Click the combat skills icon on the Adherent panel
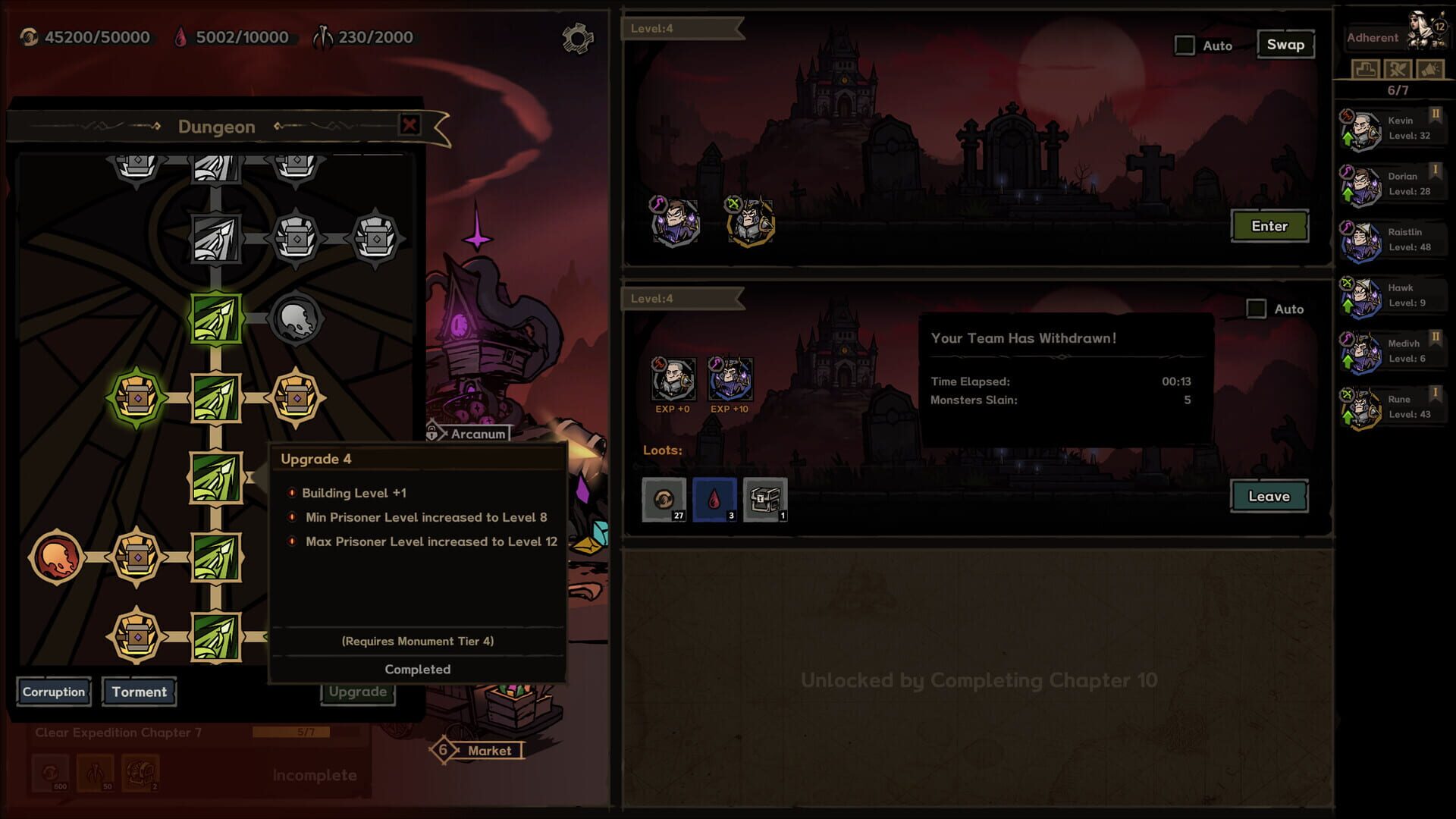The width and height of the screenshot is (1456, 819). point(1398,69)
